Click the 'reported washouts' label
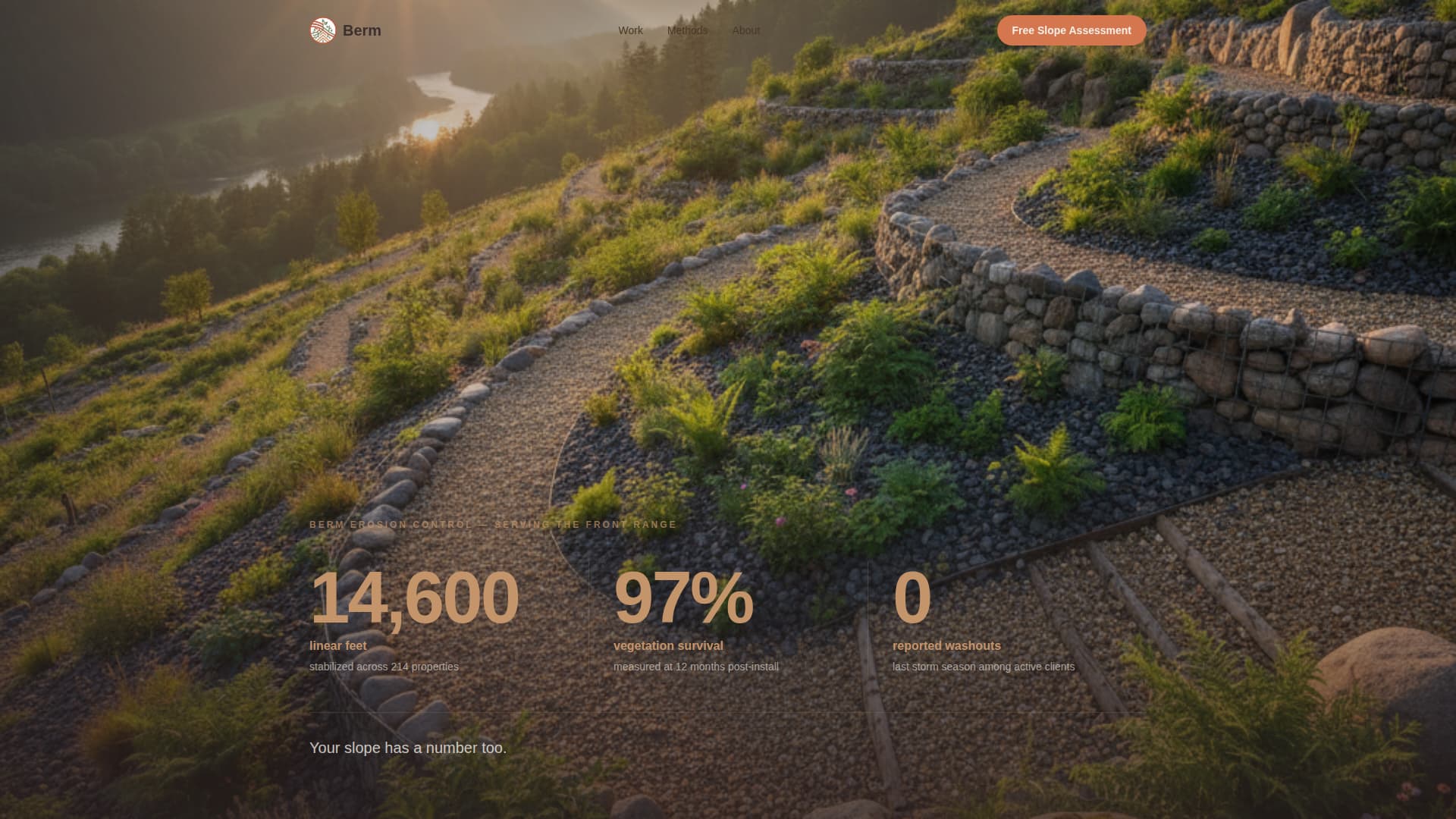The height and width of the screenshot is (819, 1456). click(946, 645)
